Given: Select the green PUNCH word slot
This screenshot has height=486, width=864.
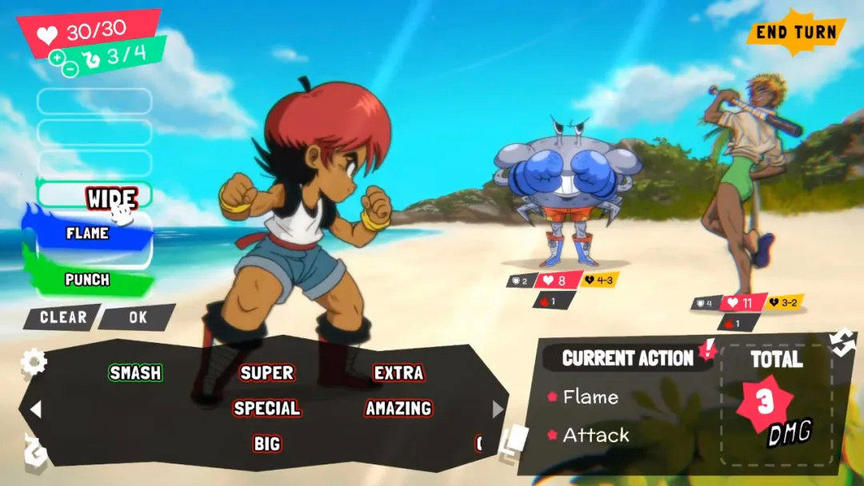Looking at the screenshot, I should [88, 279].
